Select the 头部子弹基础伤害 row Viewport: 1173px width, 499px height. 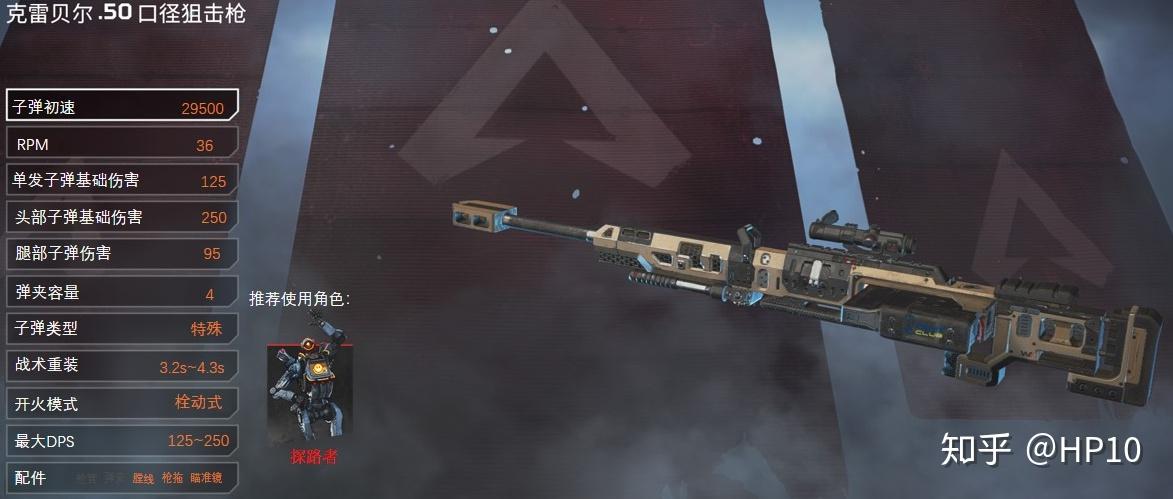tap(122, 217)
